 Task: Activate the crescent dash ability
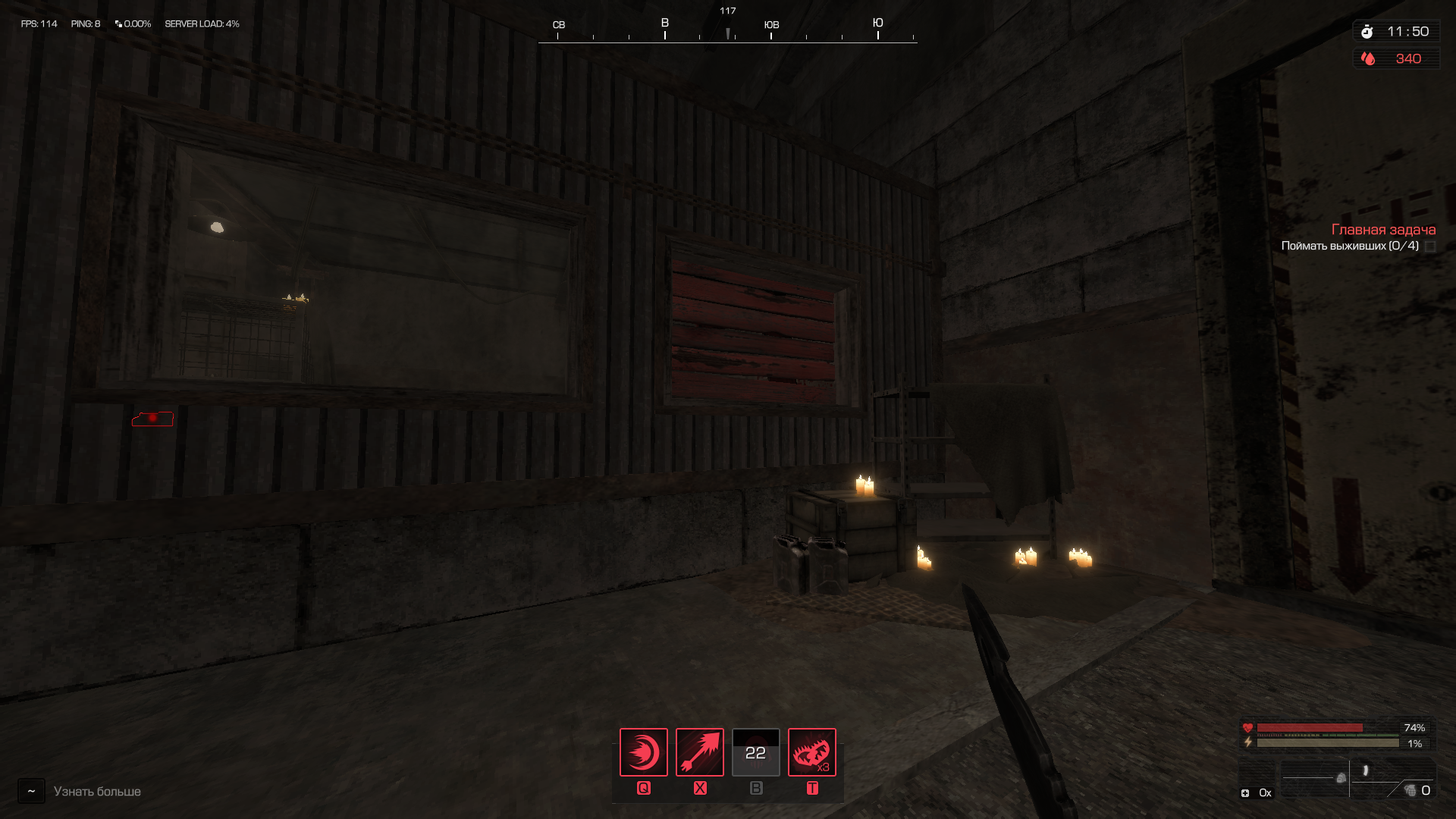643,752
